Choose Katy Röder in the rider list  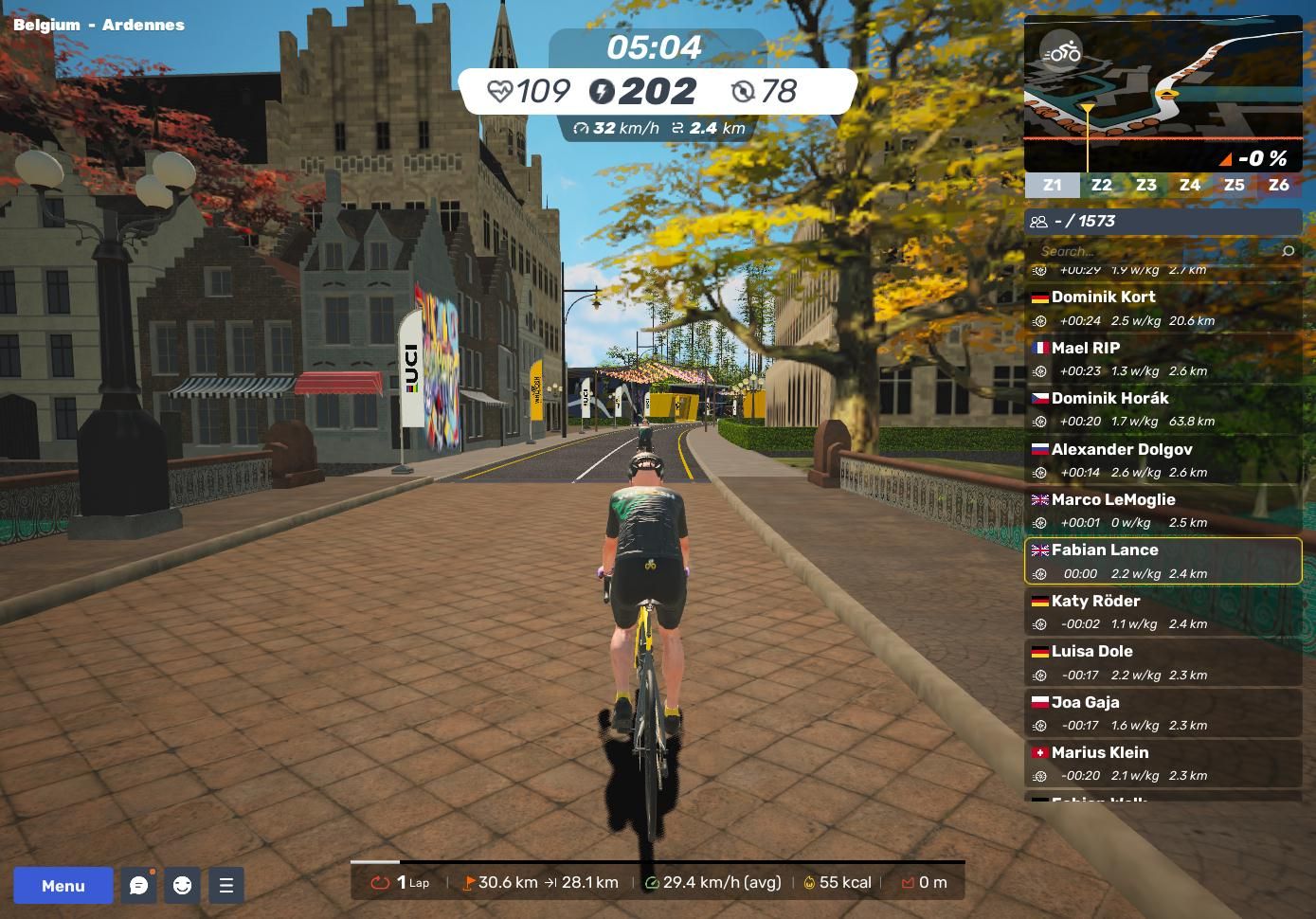[1163, 612]
